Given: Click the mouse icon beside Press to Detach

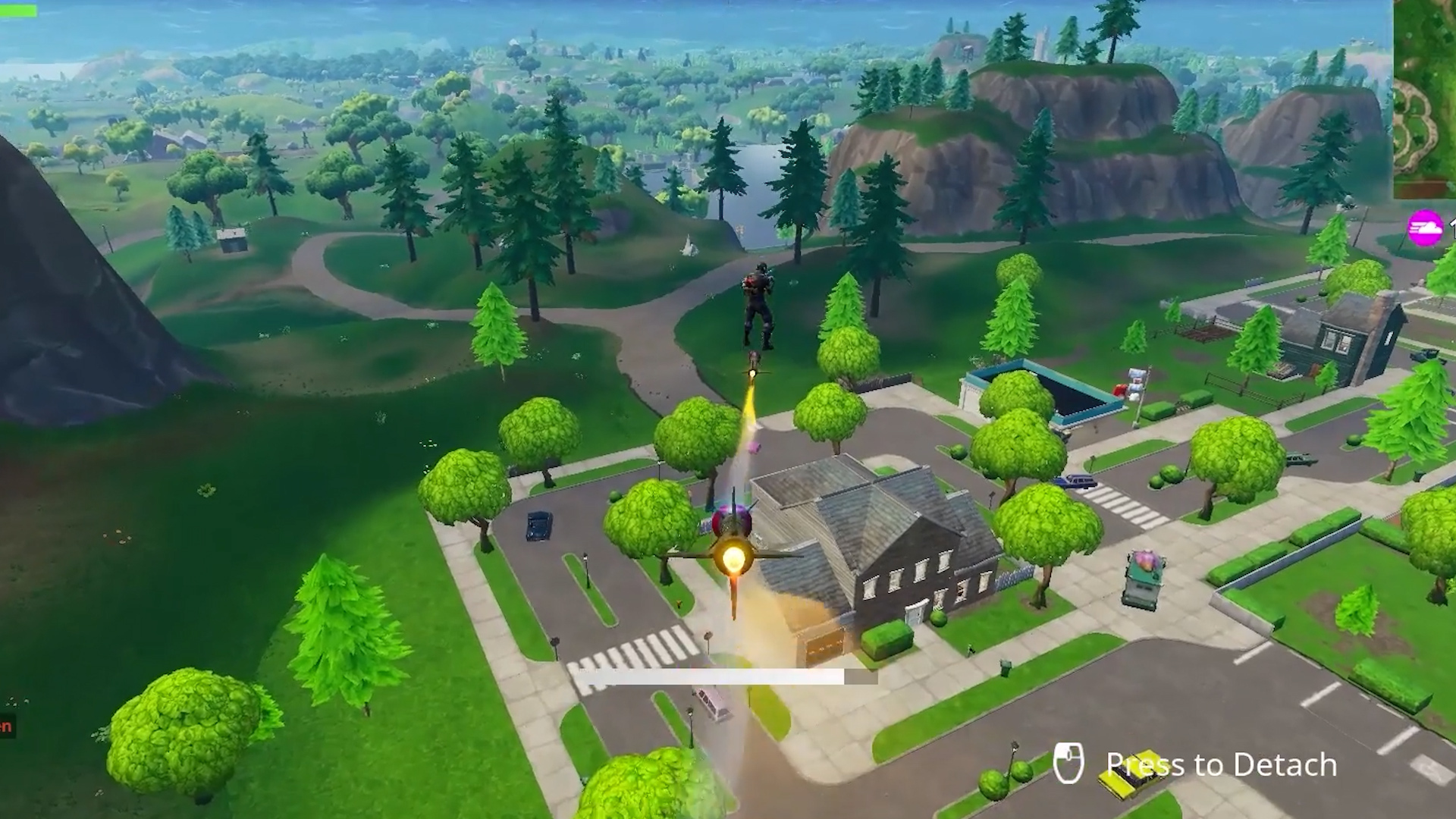Looking at the screenshot, I should coord(1070,762).
